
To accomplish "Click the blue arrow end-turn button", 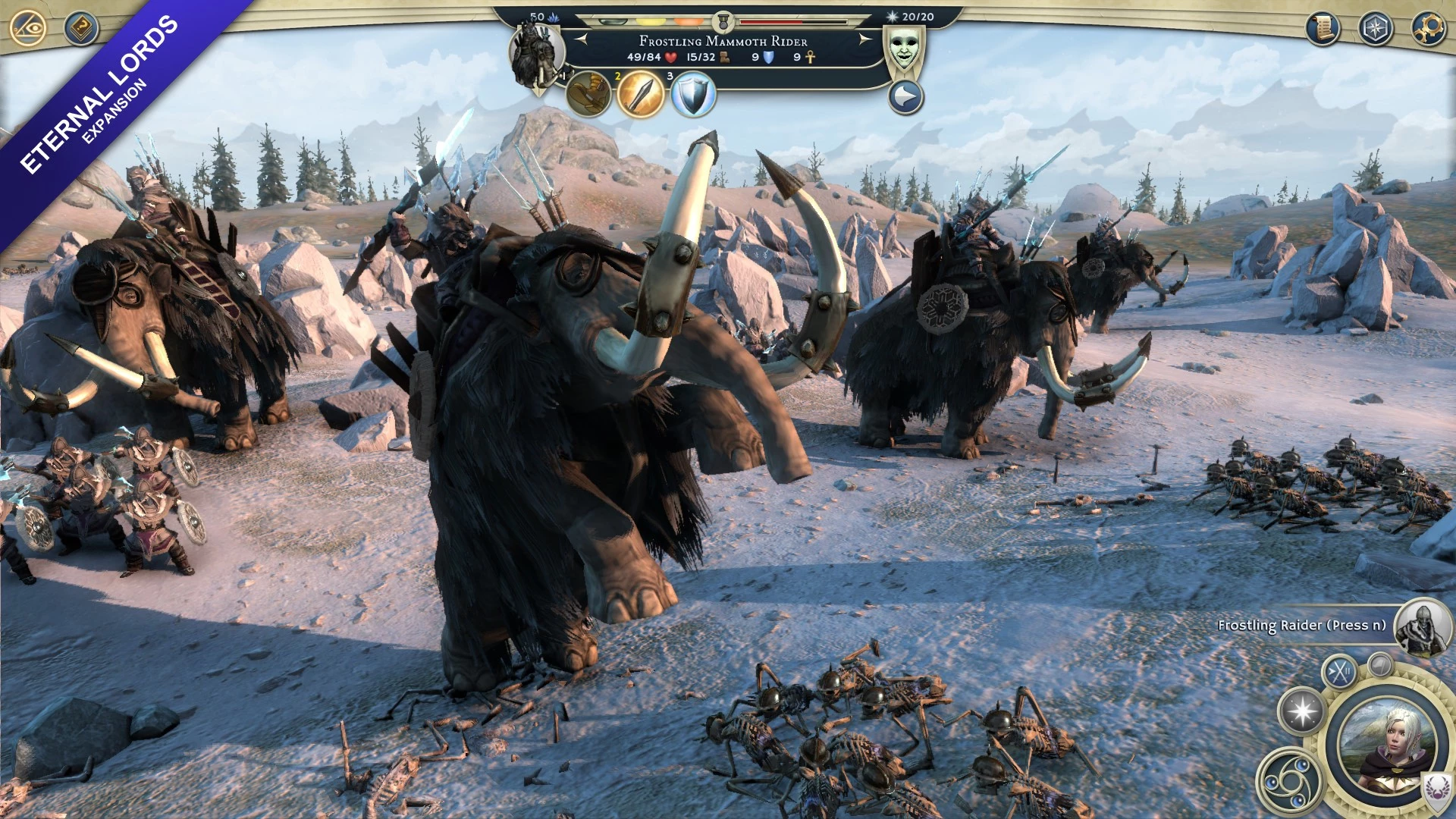I will (x=905, y=98).
